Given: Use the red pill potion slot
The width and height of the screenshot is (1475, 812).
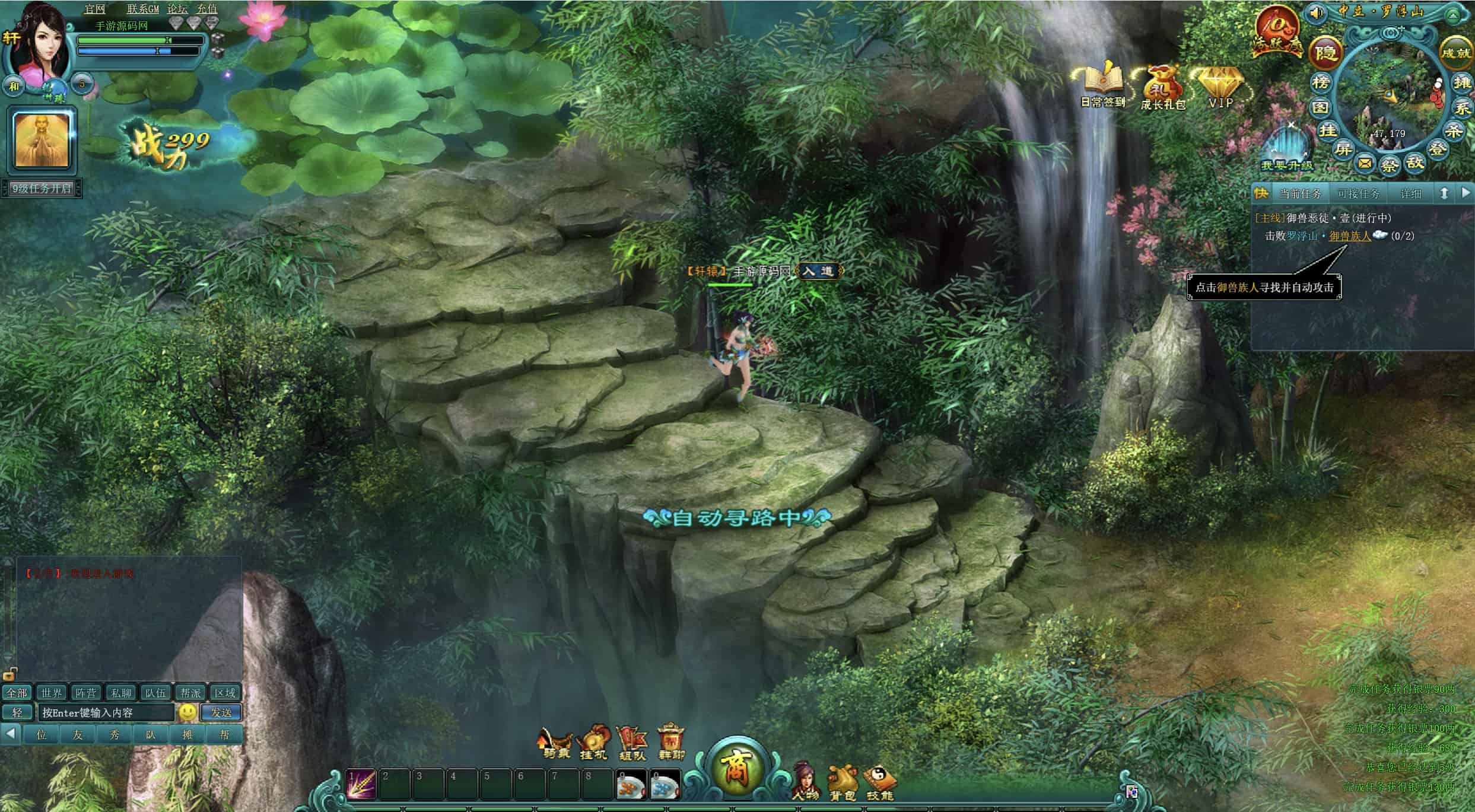Looking at the screenshot, I should (631, 785).
